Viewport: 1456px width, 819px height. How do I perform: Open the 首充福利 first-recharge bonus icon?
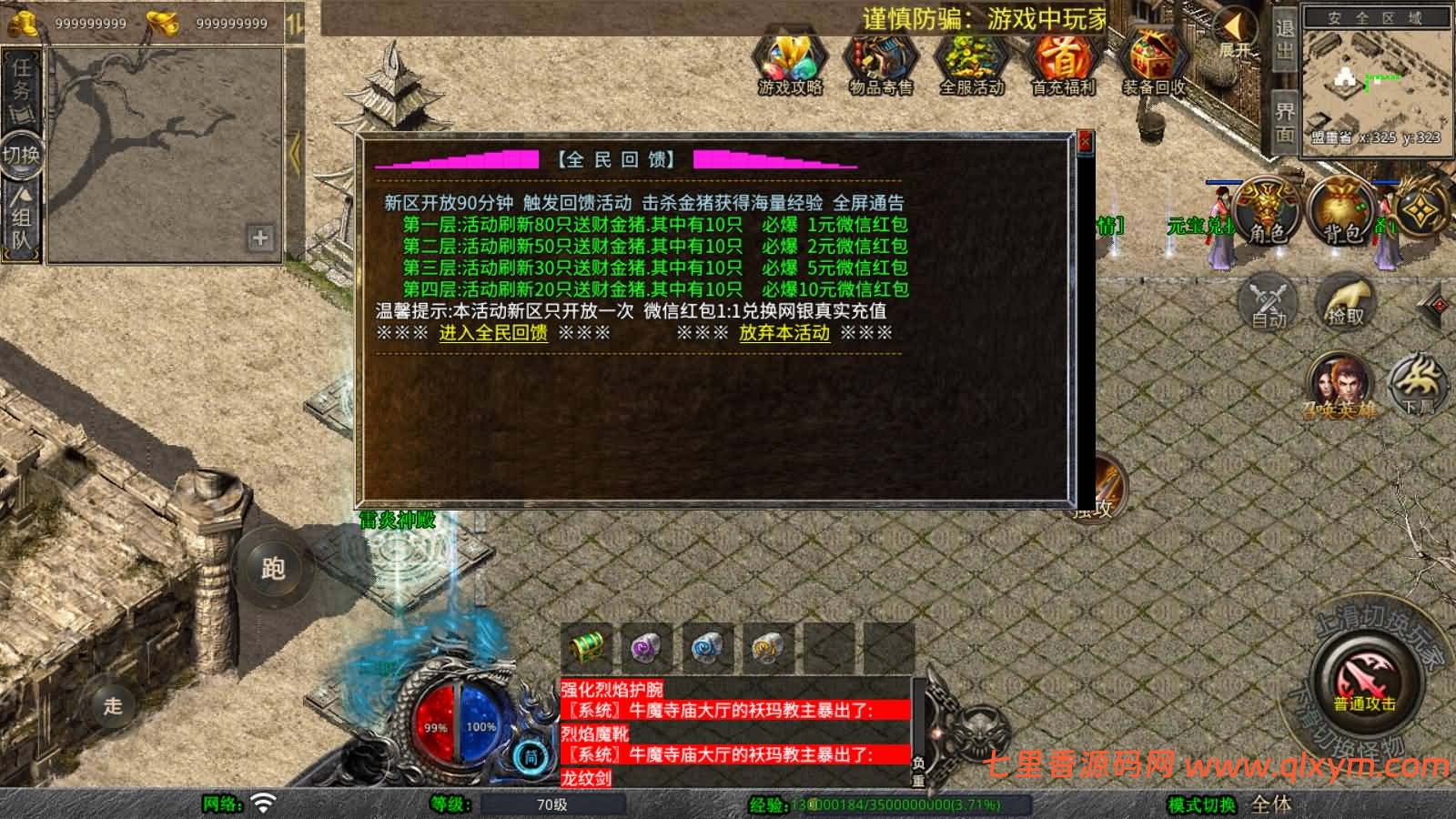click(x=1063, y=59)
